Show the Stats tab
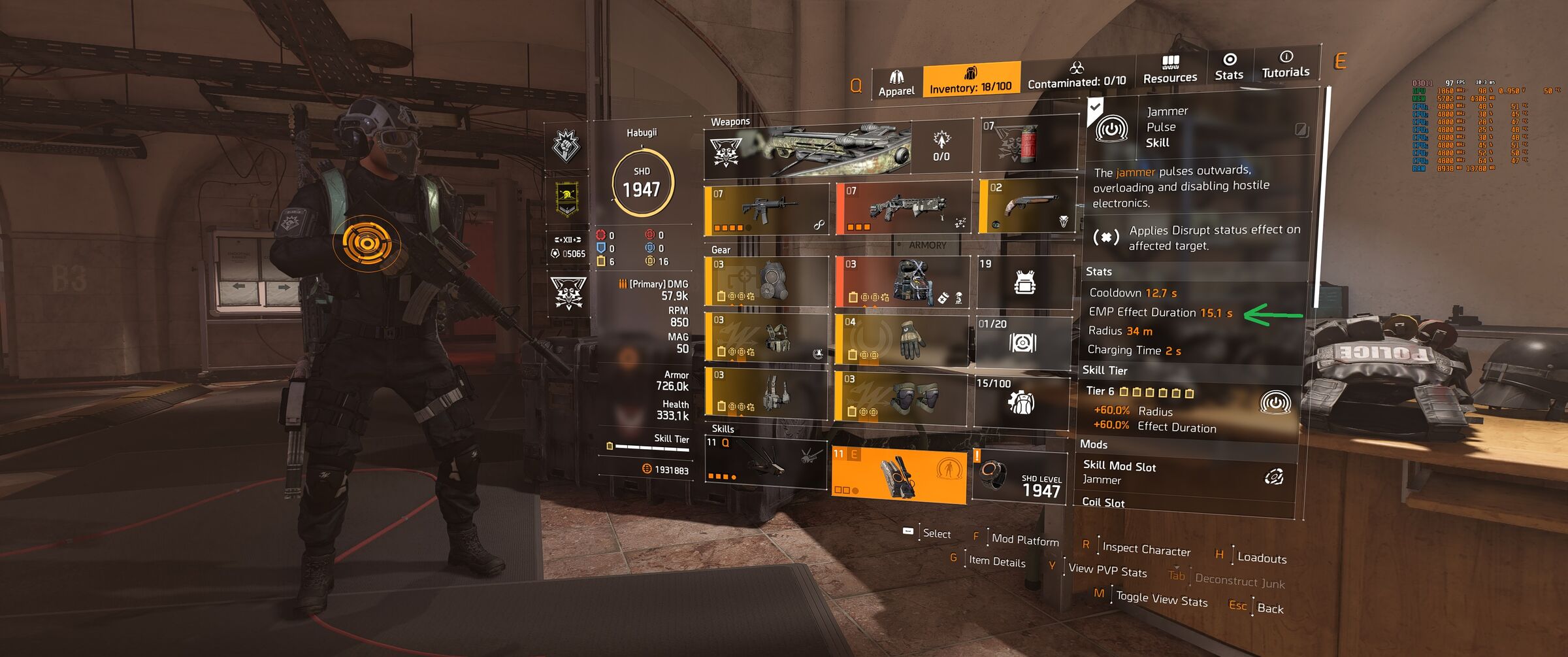 click(1229, 67)
